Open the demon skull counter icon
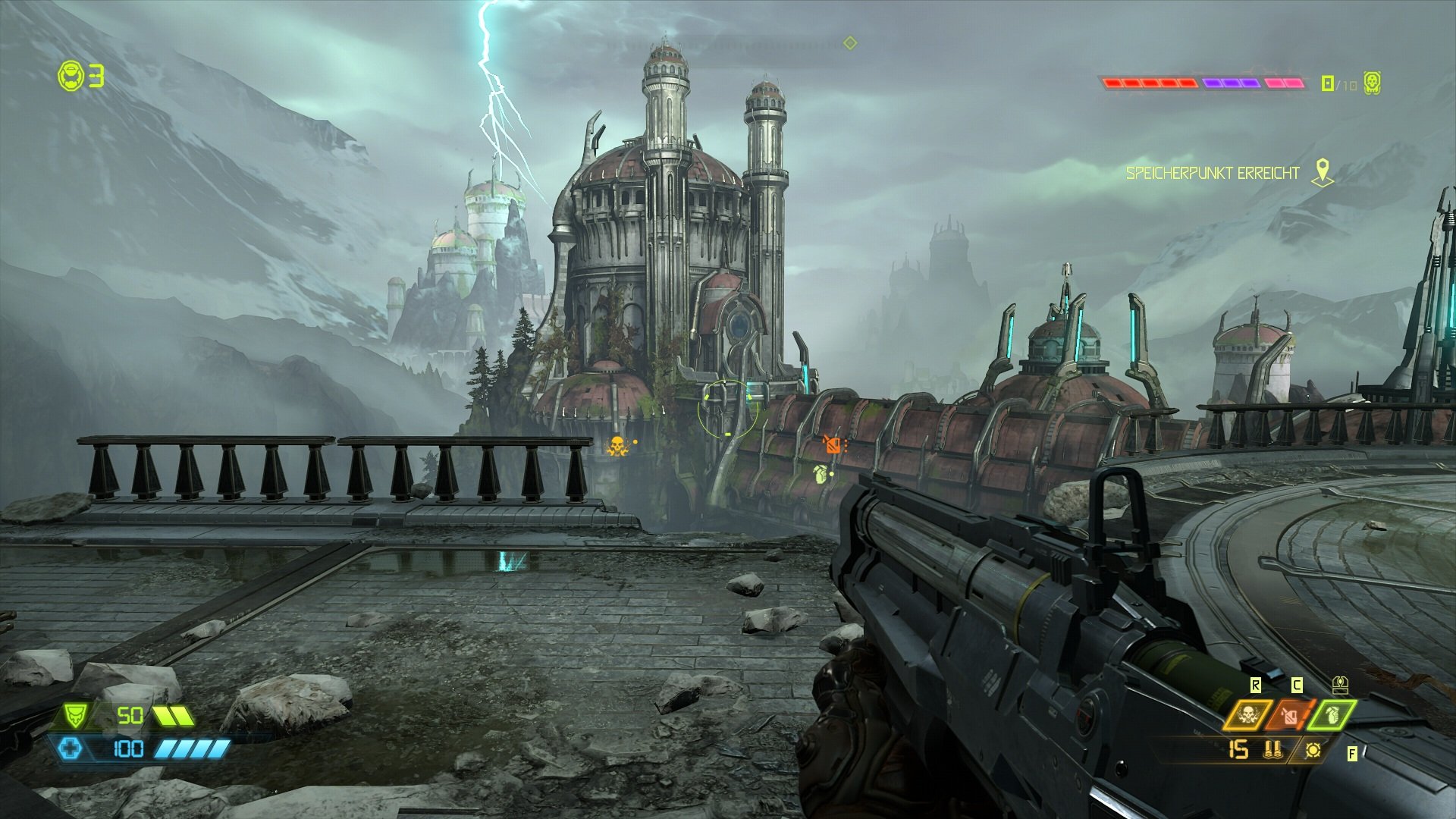Image resolution: width=1456 pixels, height=819 pixels. pyautogui.click(x=1371, y=83)
